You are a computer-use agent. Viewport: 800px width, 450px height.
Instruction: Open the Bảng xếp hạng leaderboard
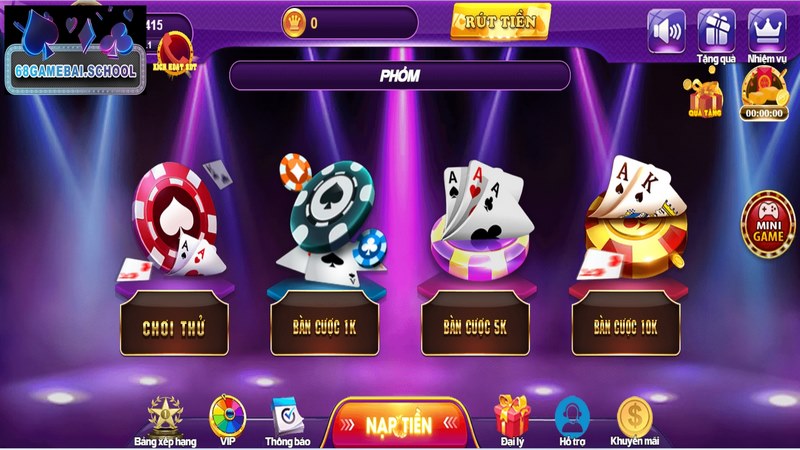click(x=165, y=419)
